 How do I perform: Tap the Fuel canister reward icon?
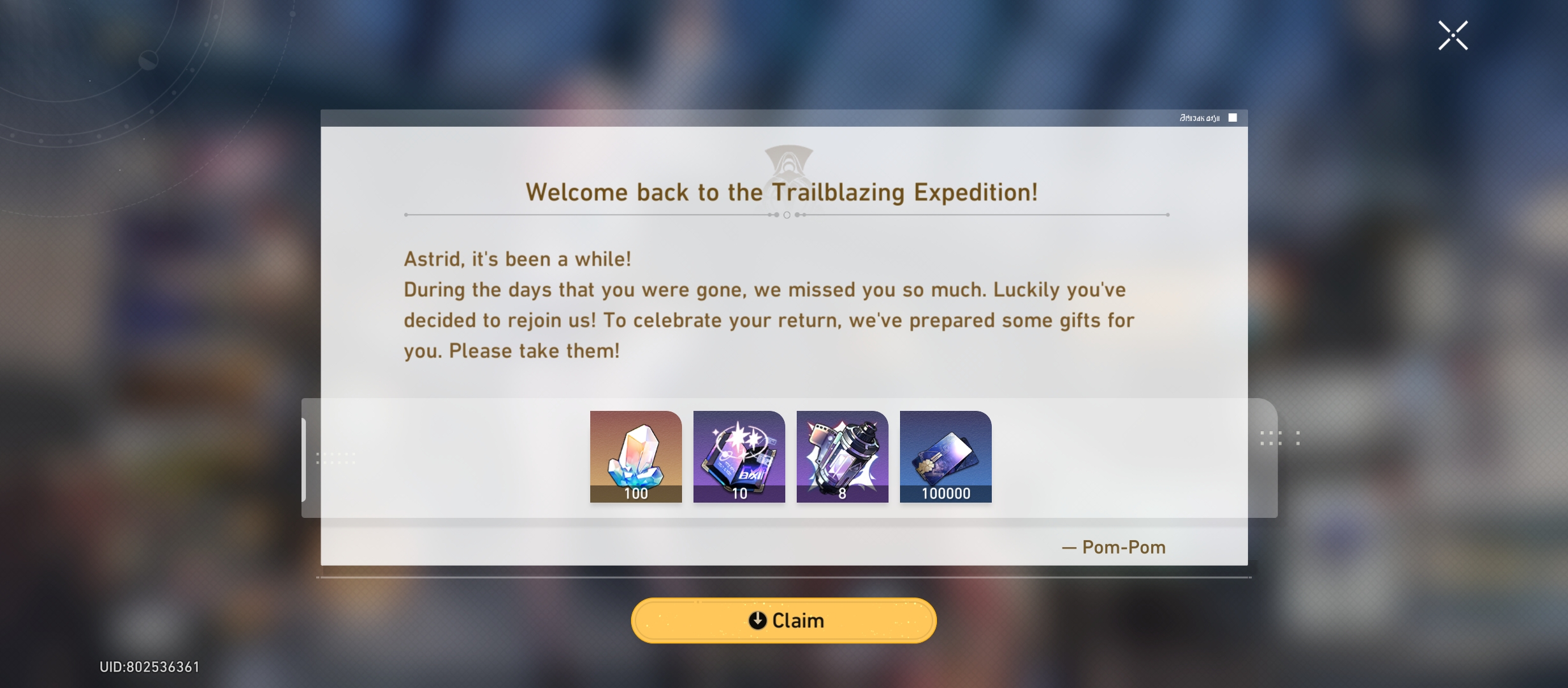tap(843, 455)
